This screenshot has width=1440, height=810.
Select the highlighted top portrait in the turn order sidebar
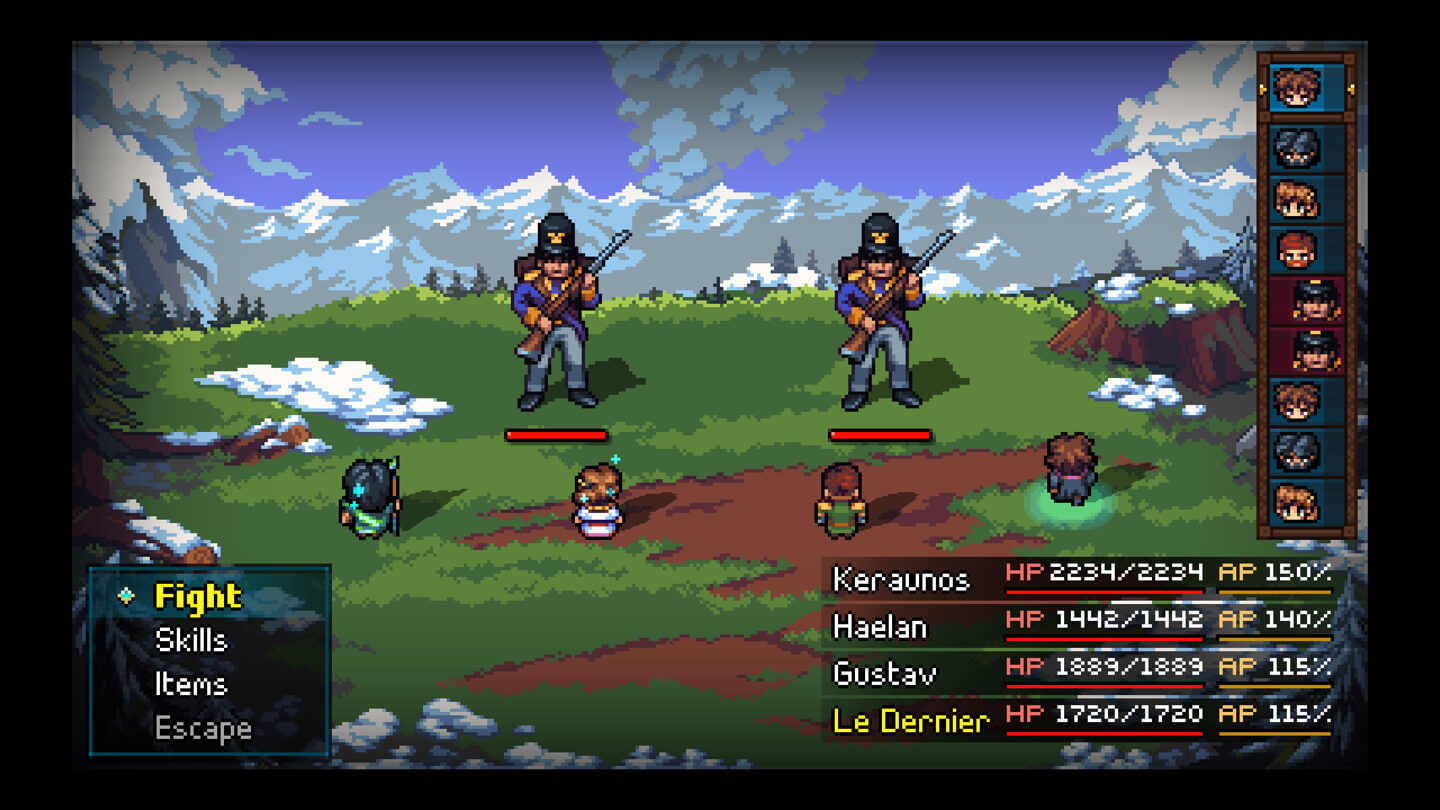click(x=1301, y=88)
